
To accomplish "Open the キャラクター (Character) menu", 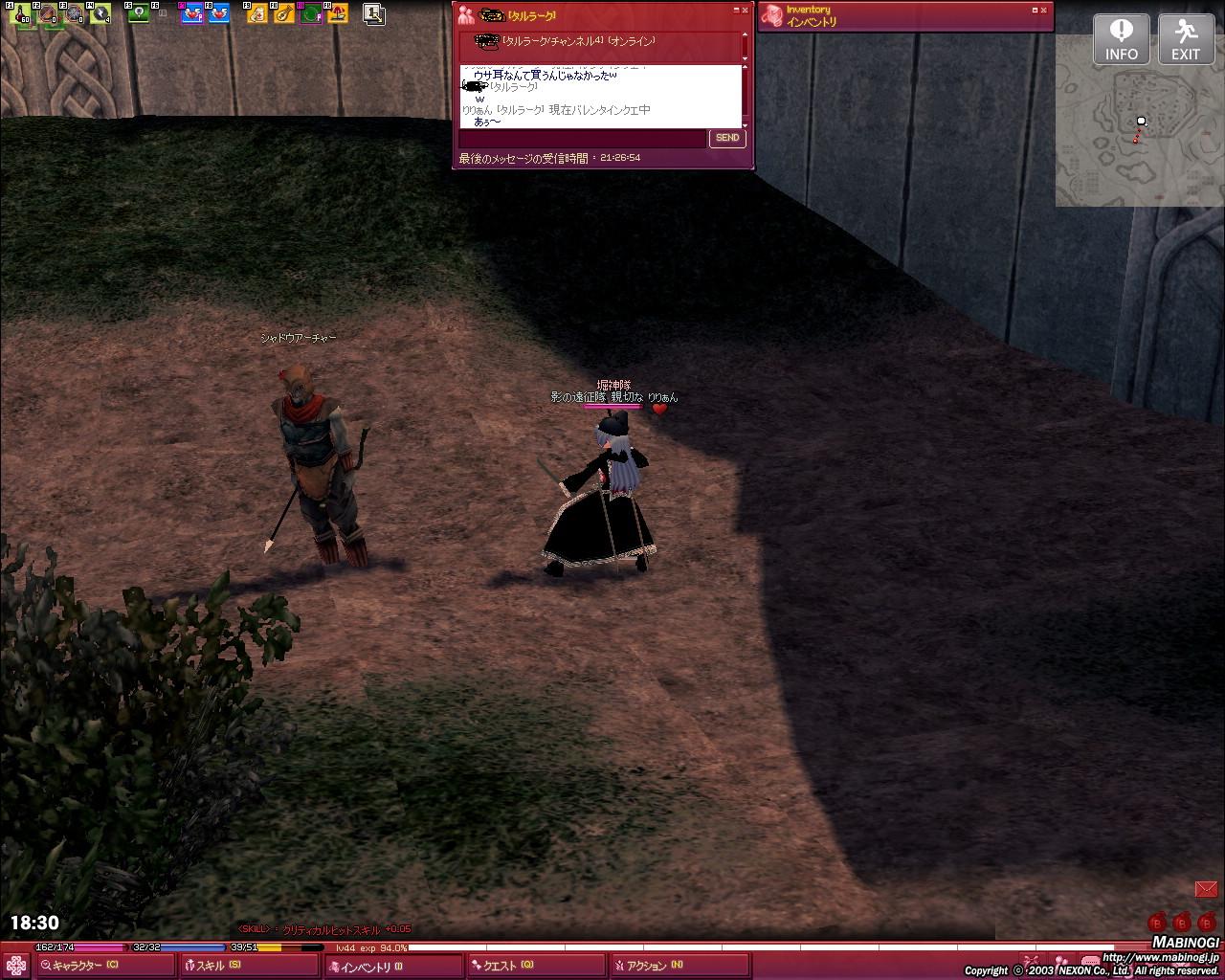I will pos(81,966).
